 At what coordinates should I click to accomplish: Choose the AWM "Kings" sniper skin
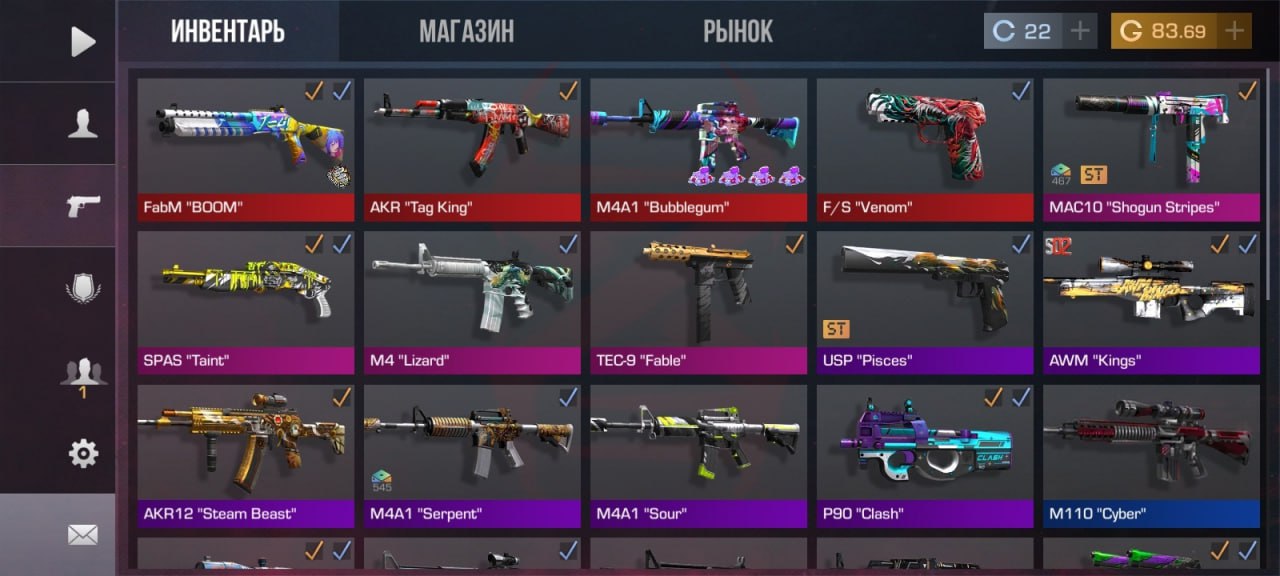point(1151,293)
